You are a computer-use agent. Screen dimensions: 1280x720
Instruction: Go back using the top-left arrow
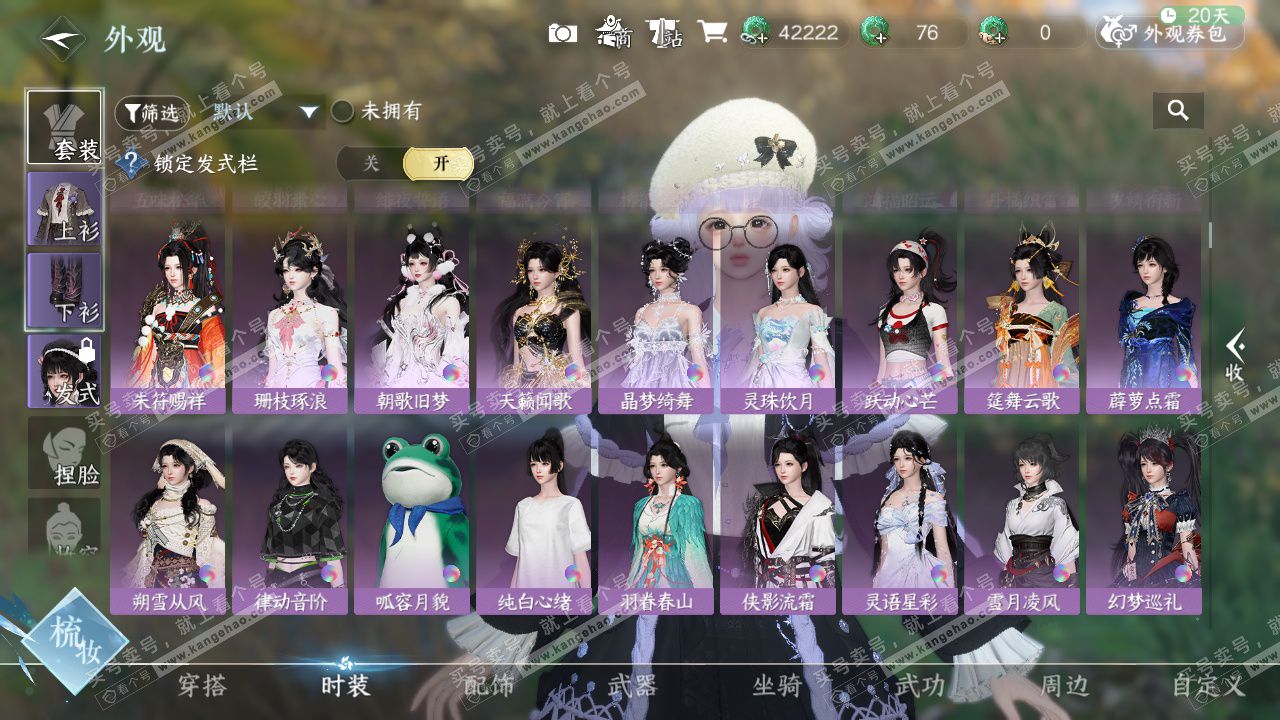click(61, 39)
